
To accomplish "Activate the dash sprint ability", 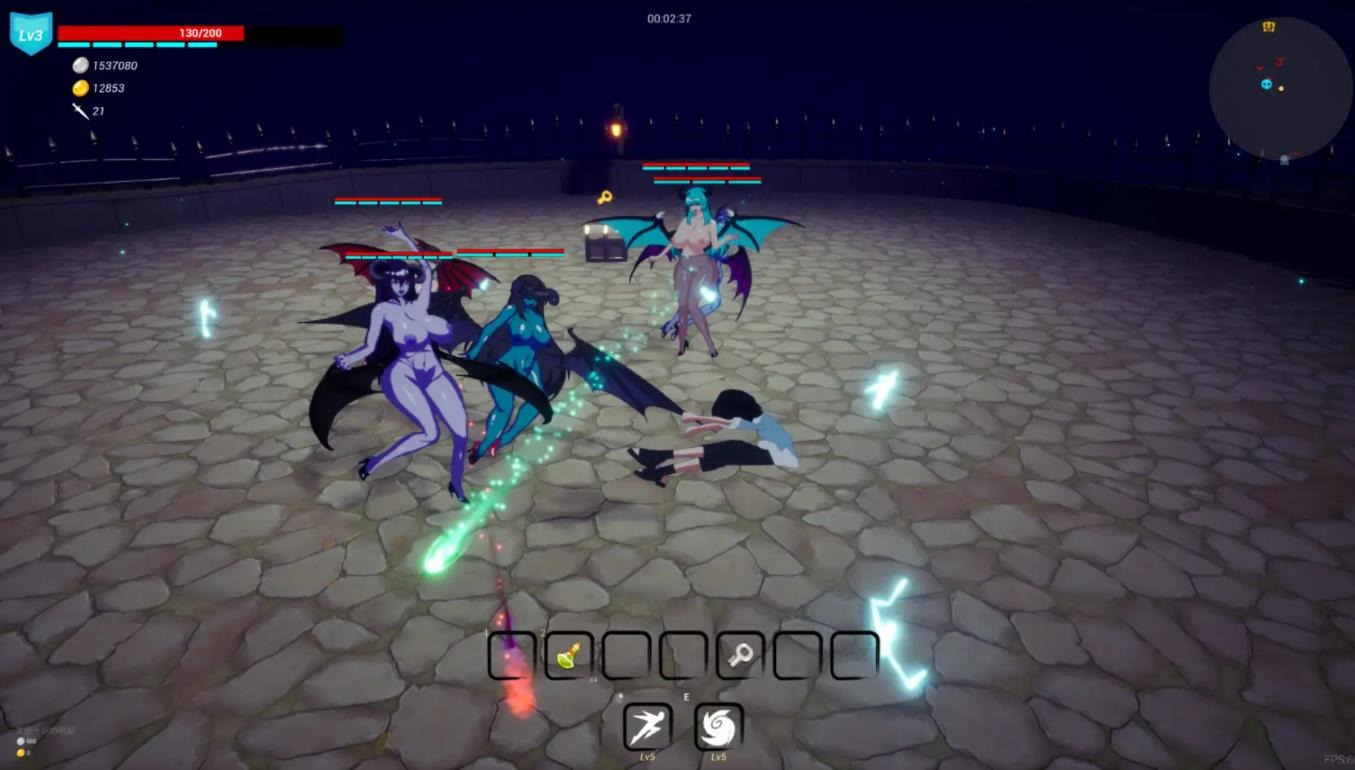I will pos(647,727).
